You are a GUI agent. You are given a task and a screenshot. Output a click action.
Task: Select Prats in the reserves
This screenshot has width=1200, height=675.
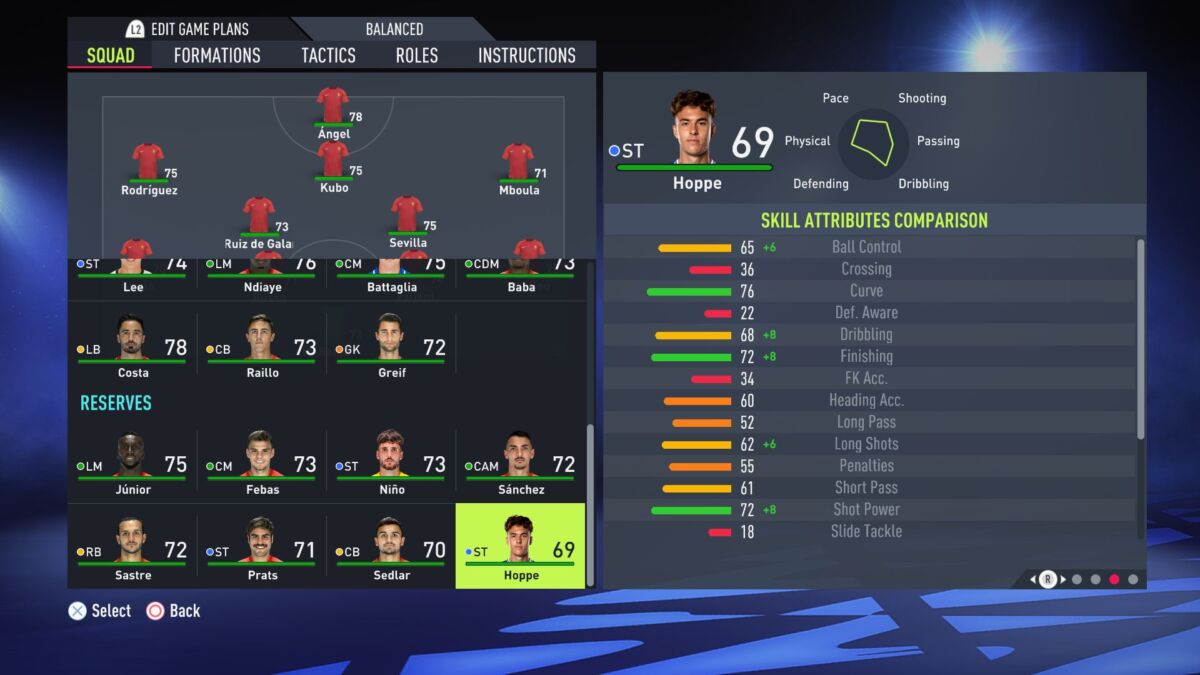click(x=262, y=546)
